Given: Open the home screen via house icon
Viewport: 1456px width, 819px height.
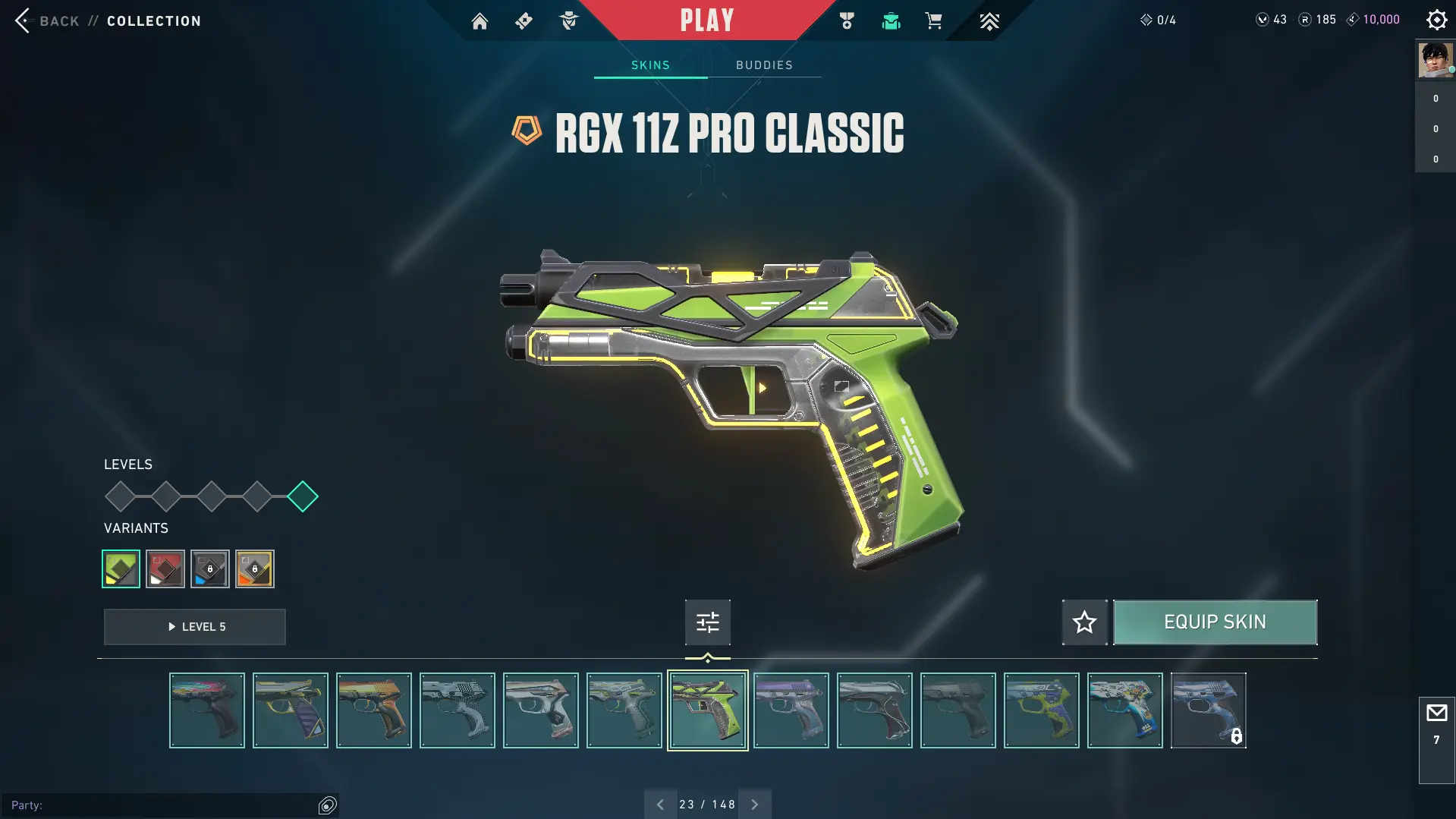Looking at the screenshot, I should pyautogui.click(x=480, y=21).
